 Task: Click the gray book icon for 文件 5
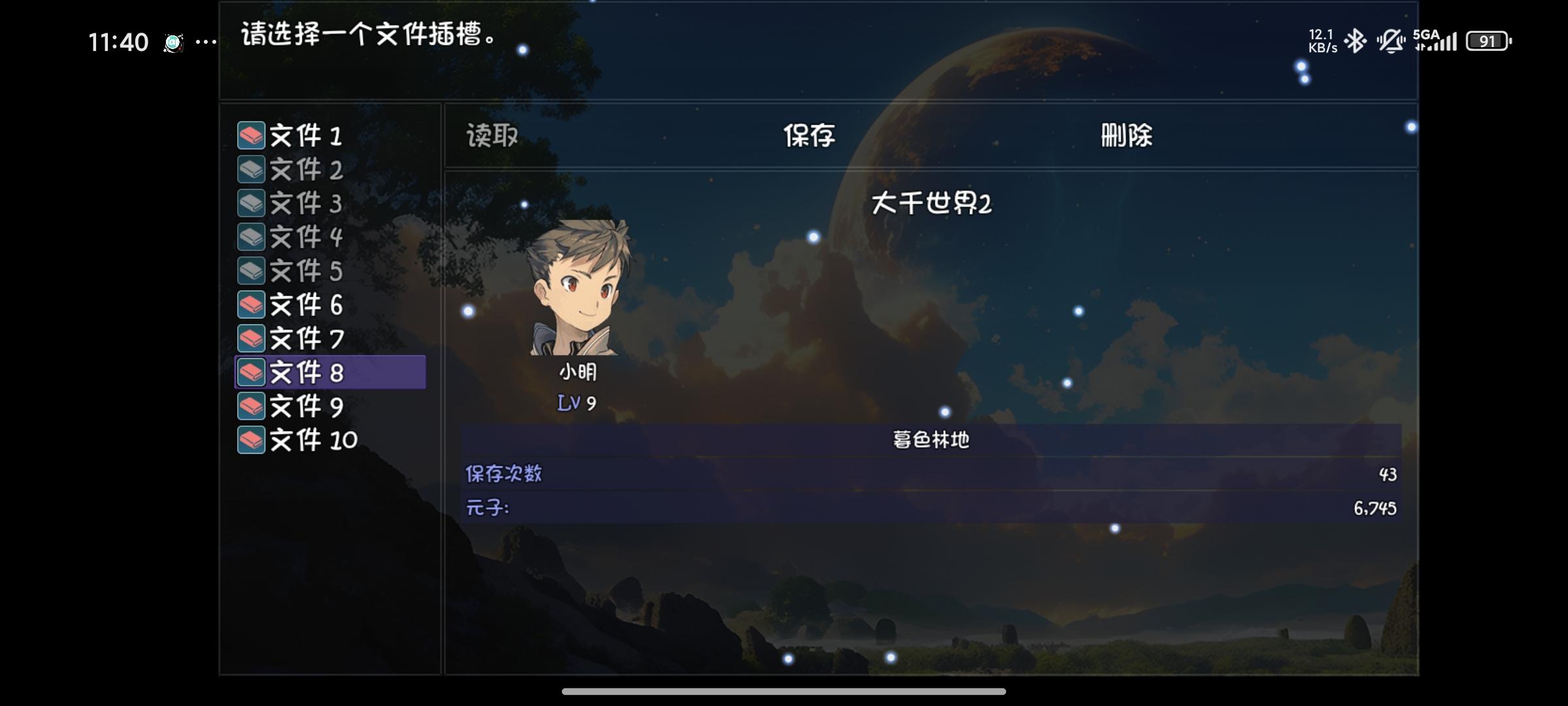point(250,271)
